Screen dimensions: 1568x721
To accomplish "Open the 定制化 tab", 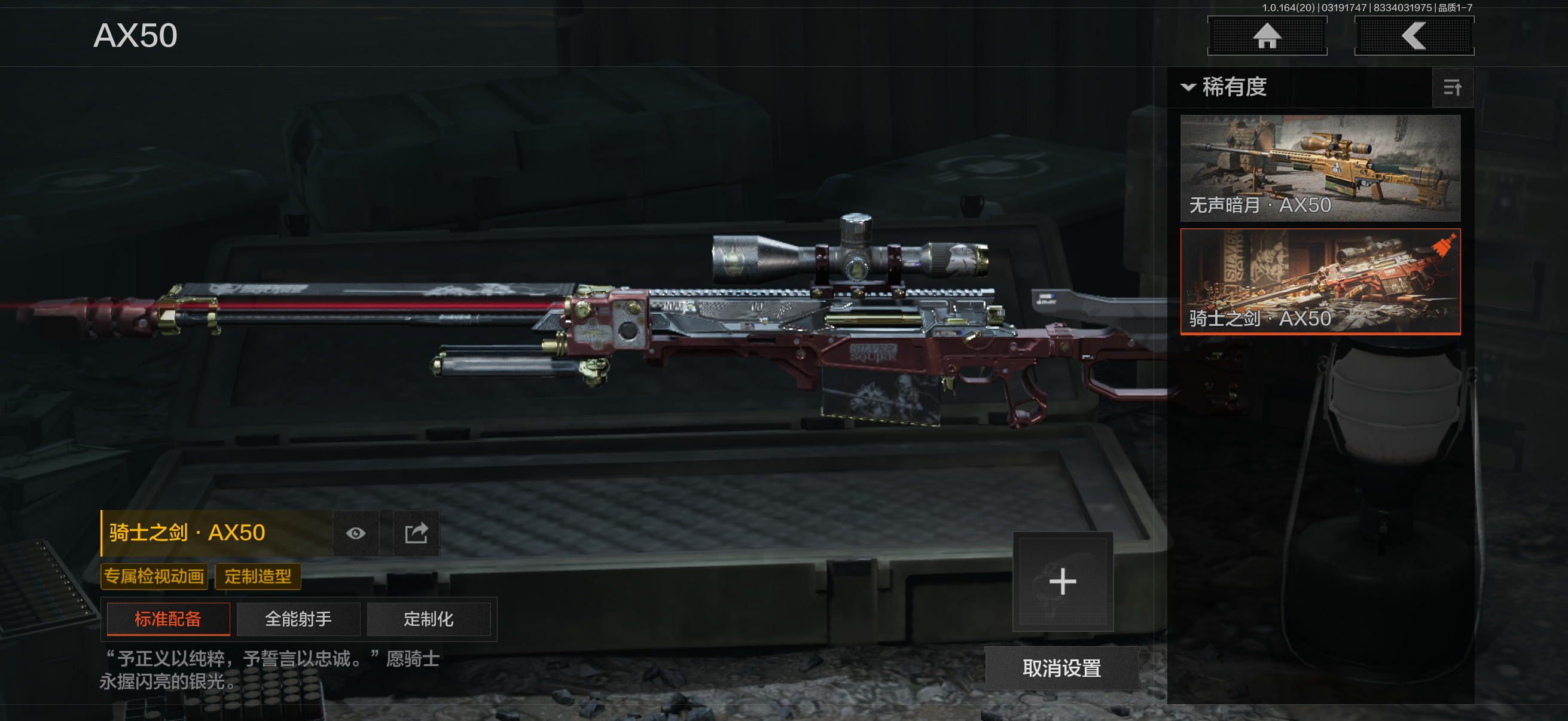I will pos(429,619).
